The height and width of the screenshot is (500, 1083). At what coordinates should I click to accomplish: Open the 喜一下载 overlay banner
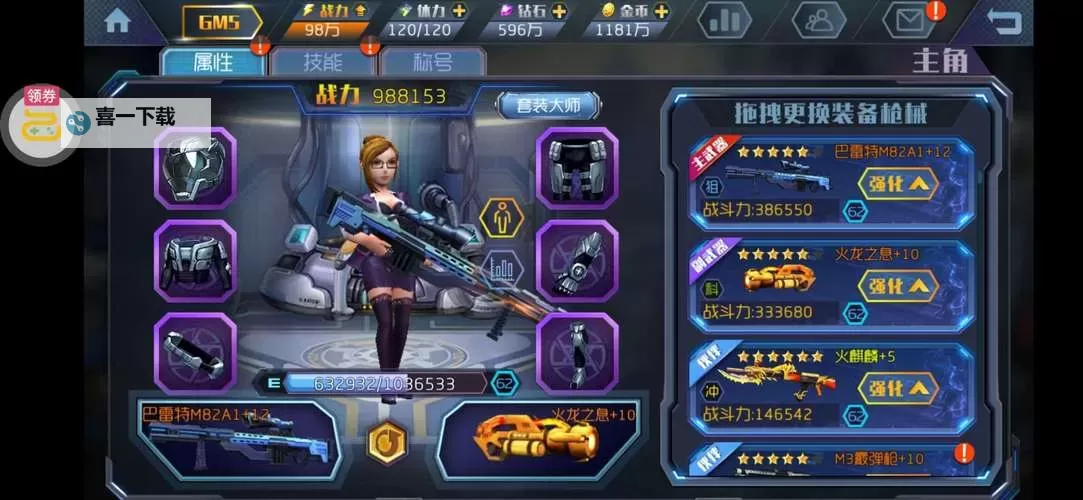point(135,118)
